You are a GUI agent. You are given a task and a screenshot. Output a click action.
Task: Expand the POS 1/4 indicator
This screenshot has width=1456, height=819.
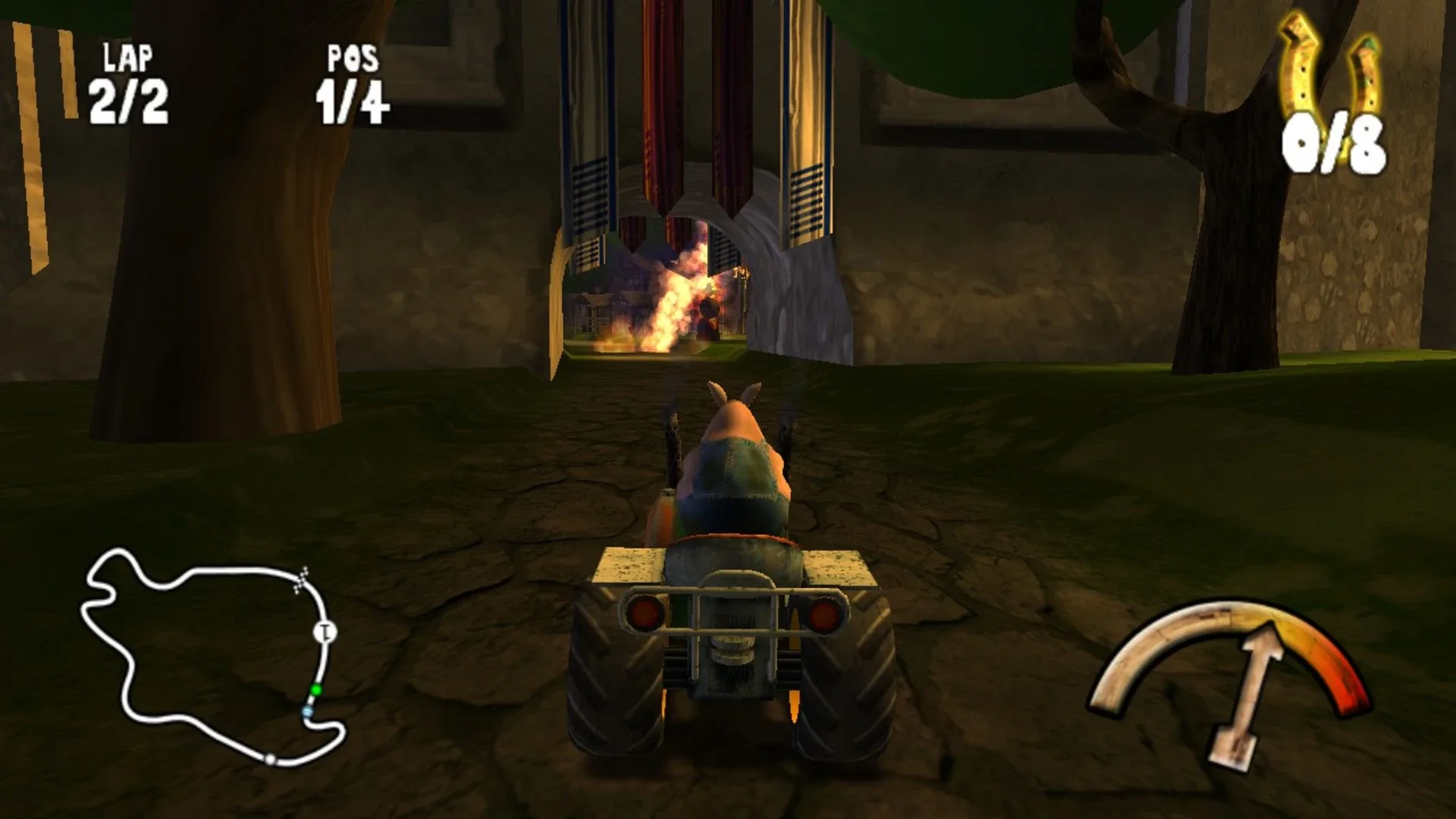click(x=355, y=99)
